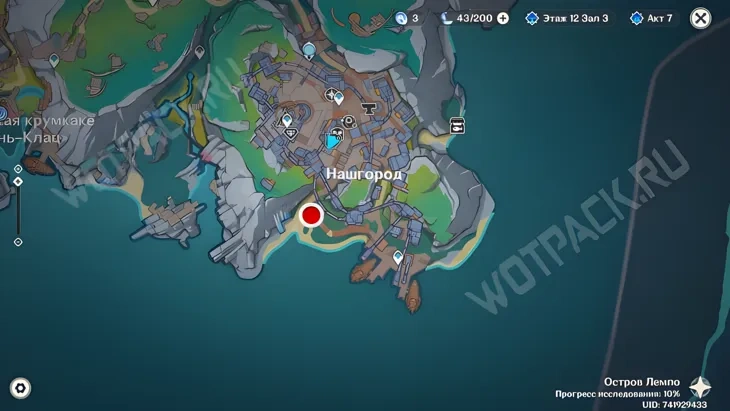Image resolution: width=730 pixels, height=411 pixels.
Task: Close the map screen
Action: [701, 18]
